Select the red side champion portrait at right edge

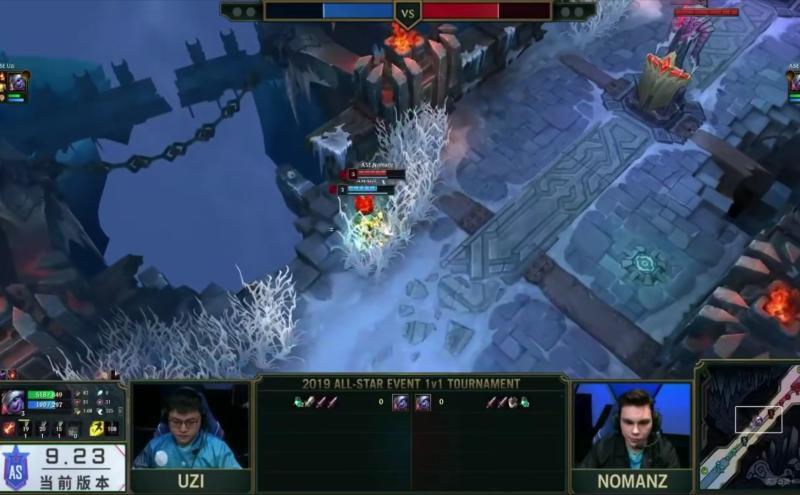point(793,84)
